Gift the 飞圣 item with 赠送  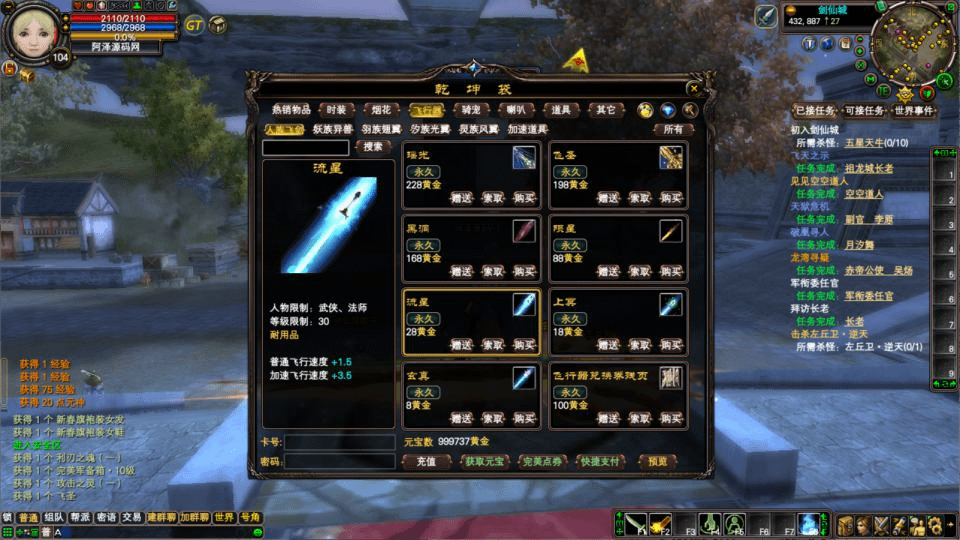(x=607, y=198)
